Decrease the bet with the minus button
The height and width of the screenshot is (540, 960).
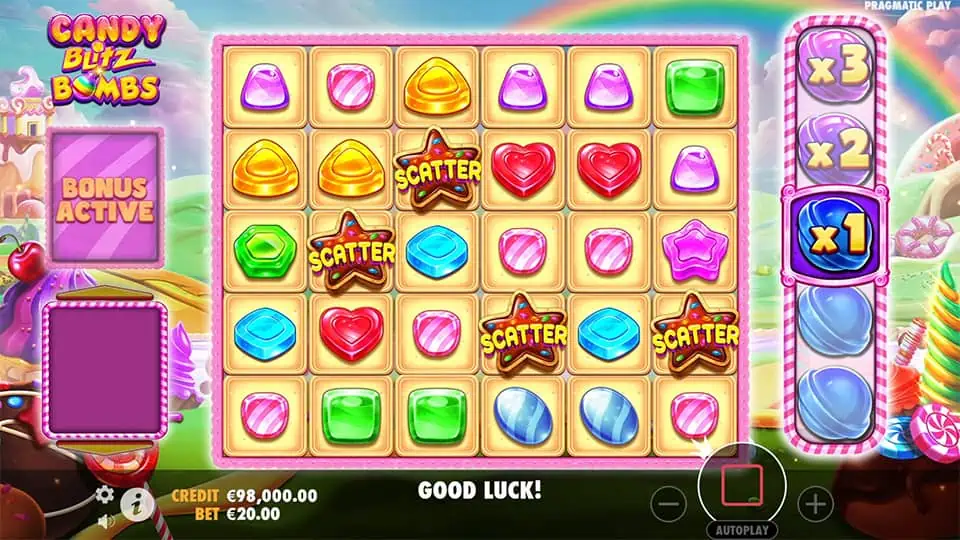click(x=670, y=504)
